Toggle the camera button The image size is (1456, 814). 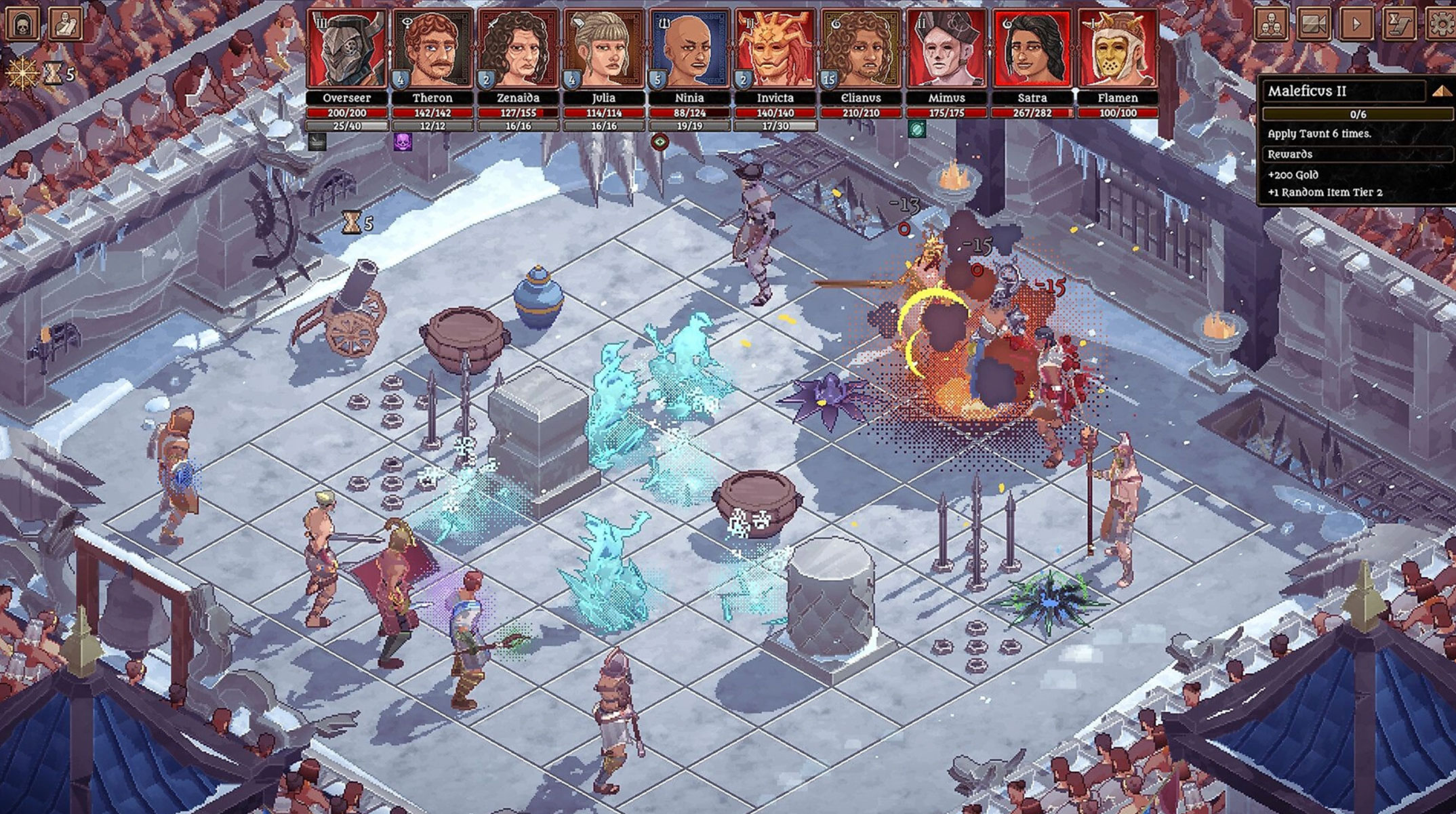point(1314,24)
